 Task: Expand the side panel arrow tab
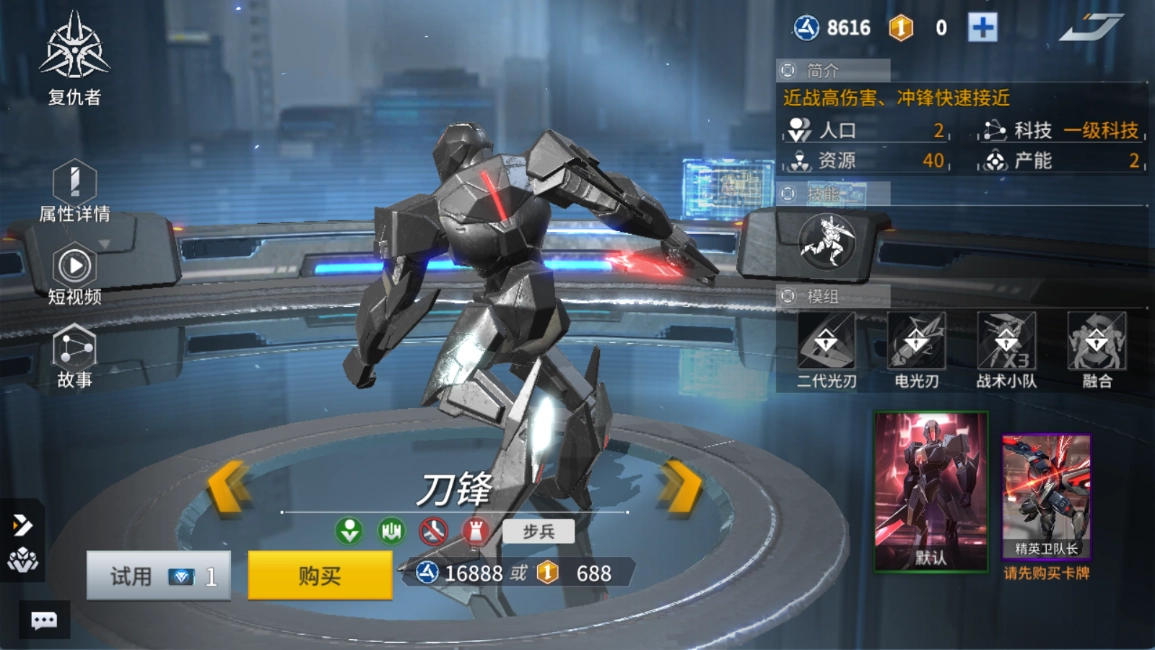(22, 525)
